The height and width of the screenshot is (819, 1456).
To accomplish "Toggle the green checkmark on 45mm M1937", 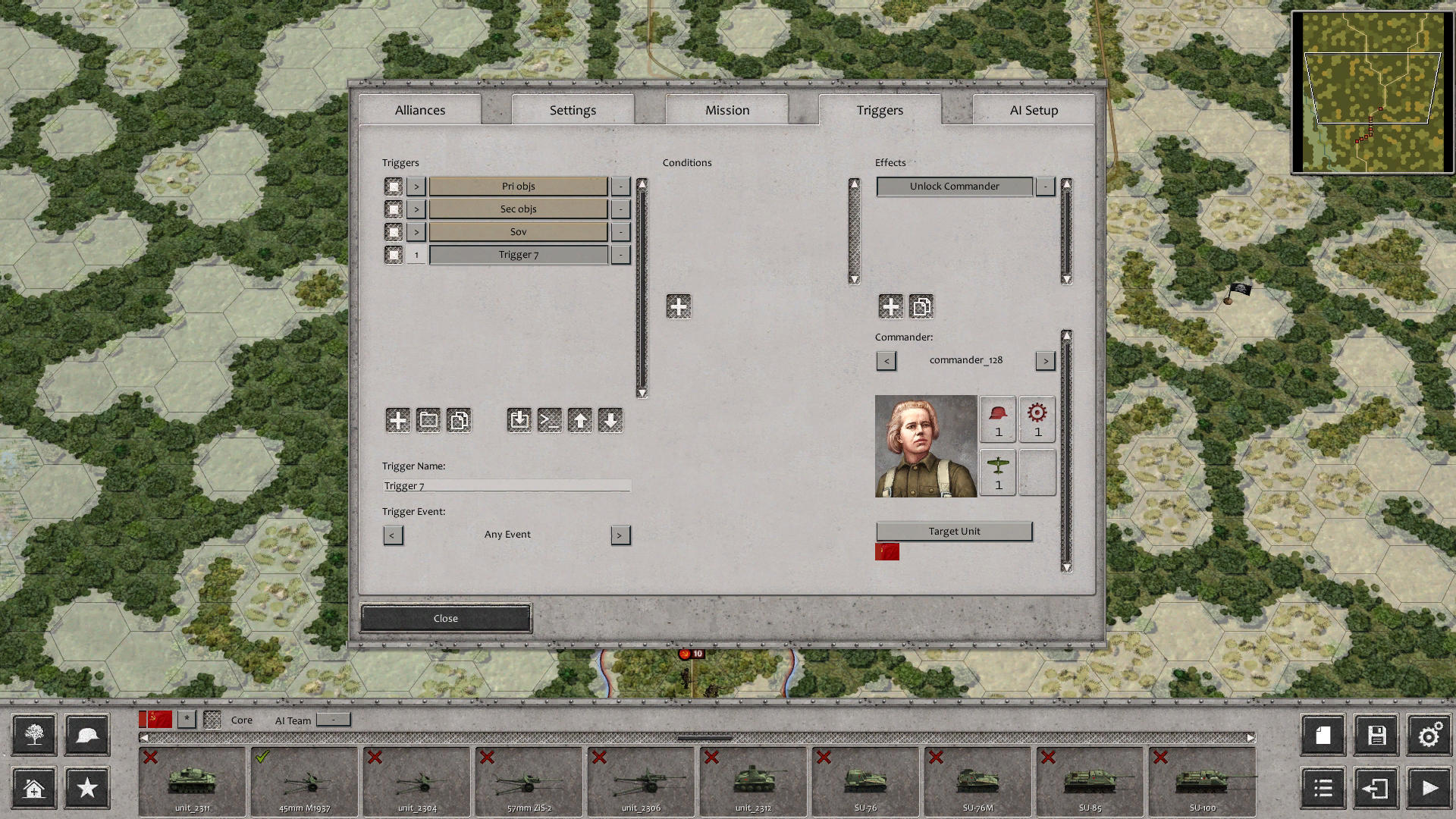I will (264, 756).
